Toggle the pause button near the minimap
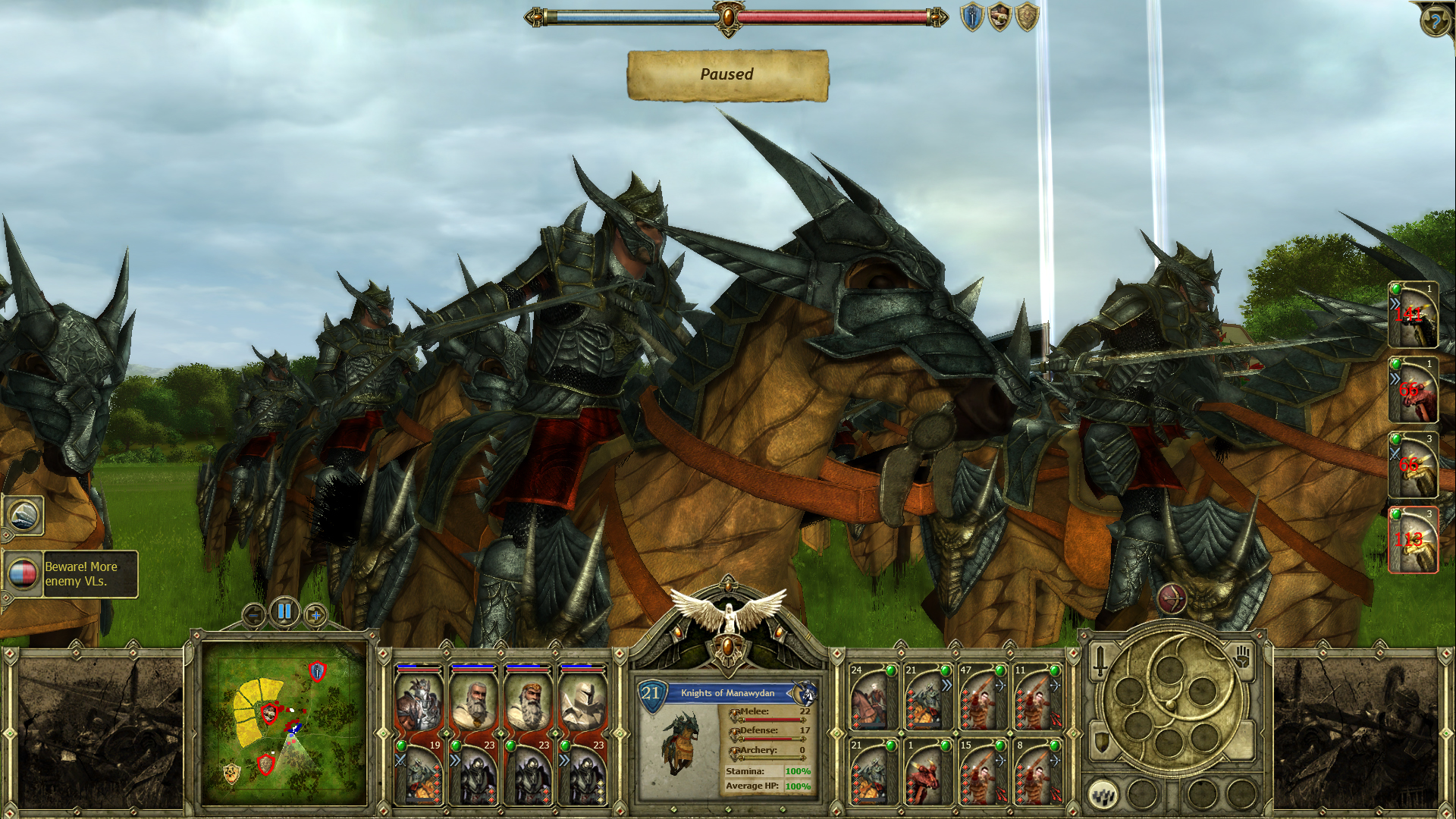This screenshot has height=819, width=1456. [x=284, y=612]
